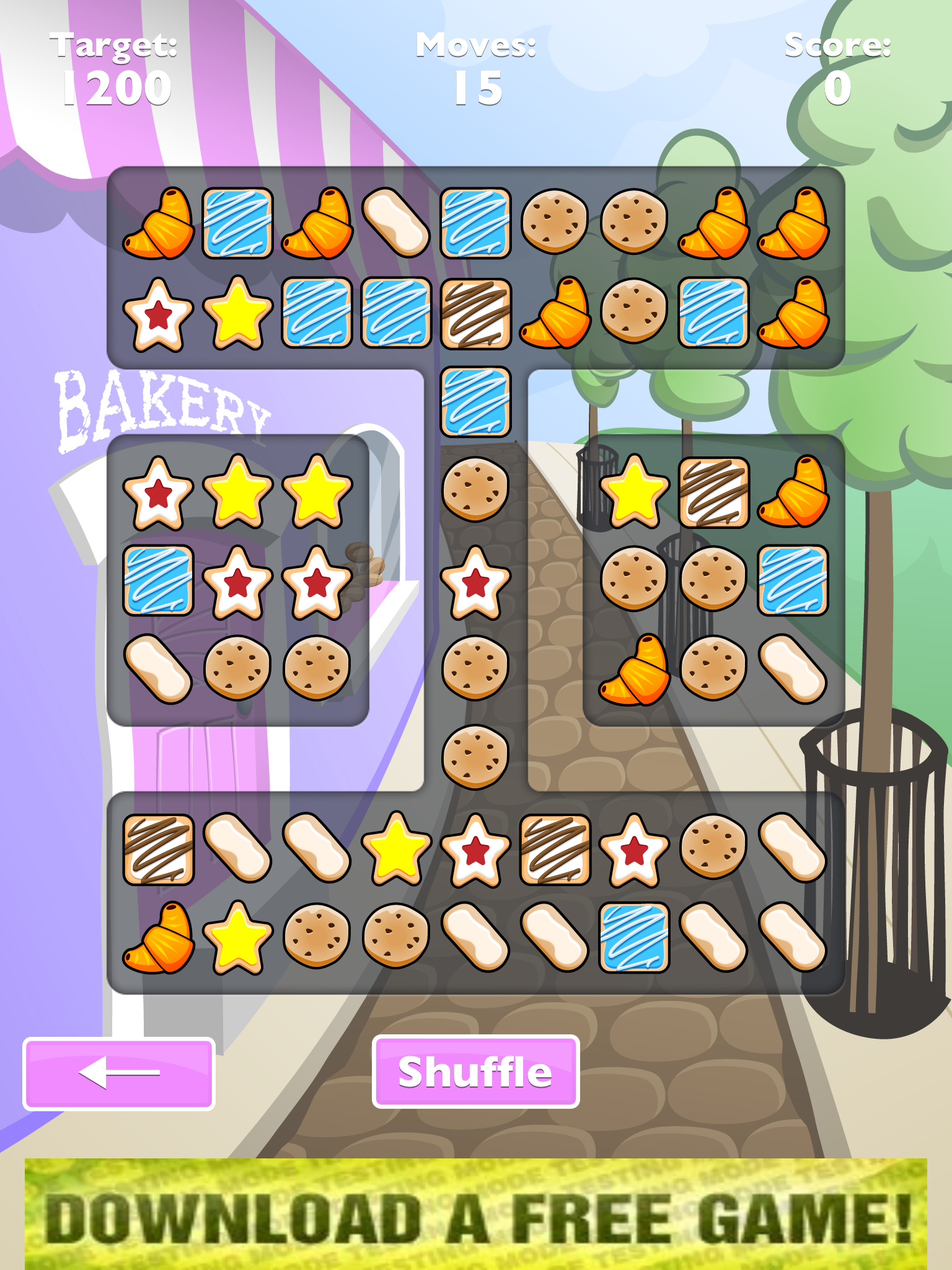The width and height of the screenshot is (952, 1270).
Task: Select the croissant in the bottom block
Action: pyautogui.click(x=158, y=938)
